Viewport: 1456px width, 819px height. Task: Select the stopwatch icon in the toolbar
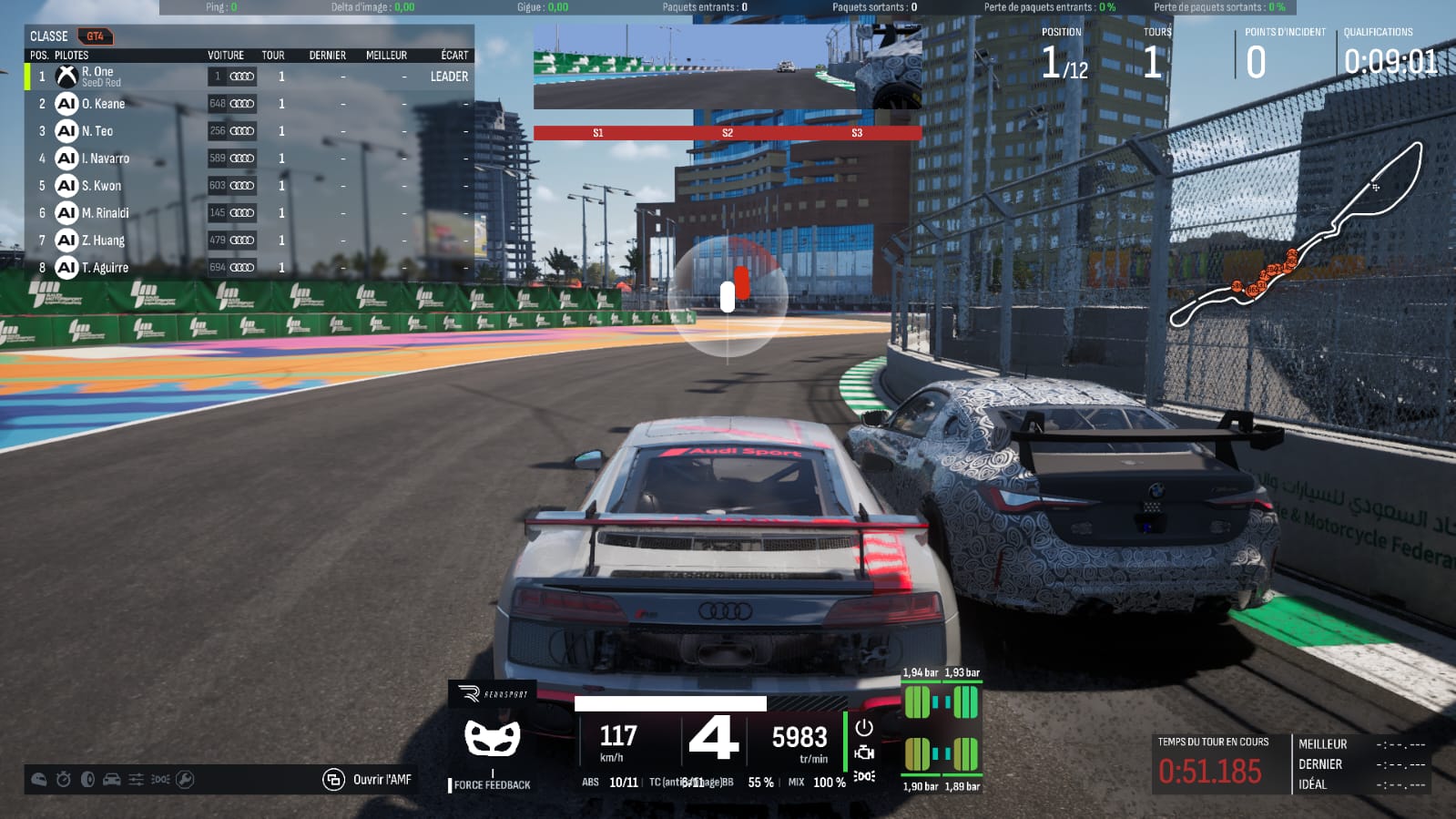click(63, 780)
